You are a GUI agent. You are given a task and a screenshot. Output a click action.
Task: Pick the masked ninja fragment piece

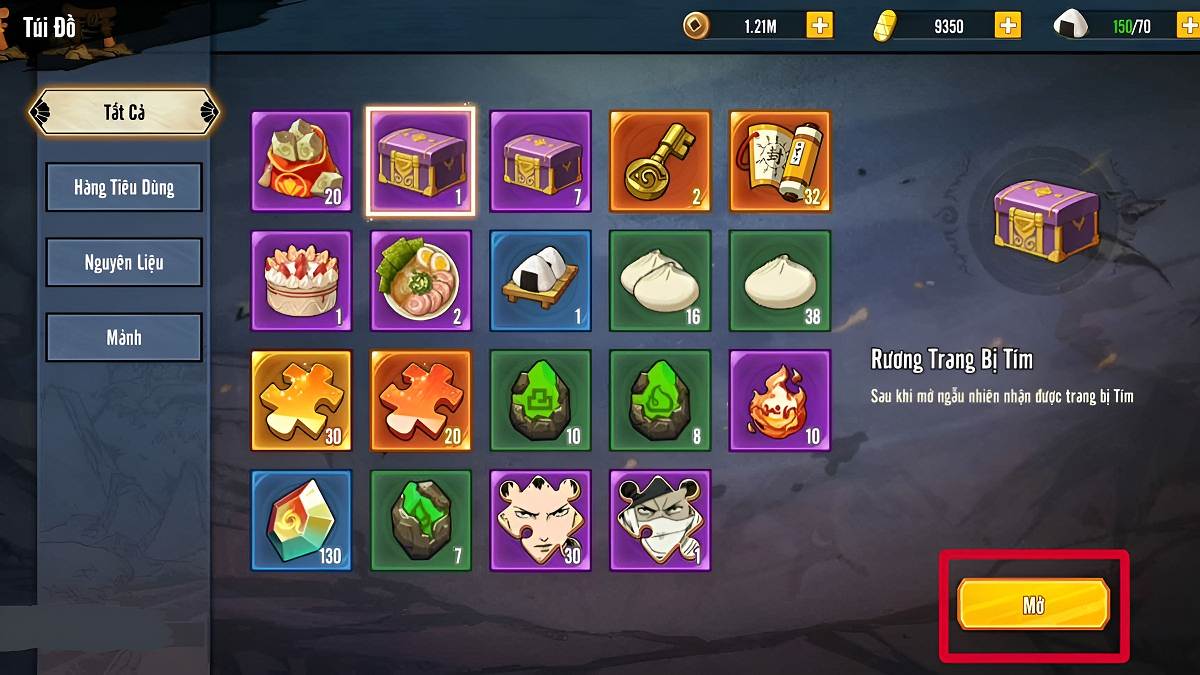click(660, 520)
